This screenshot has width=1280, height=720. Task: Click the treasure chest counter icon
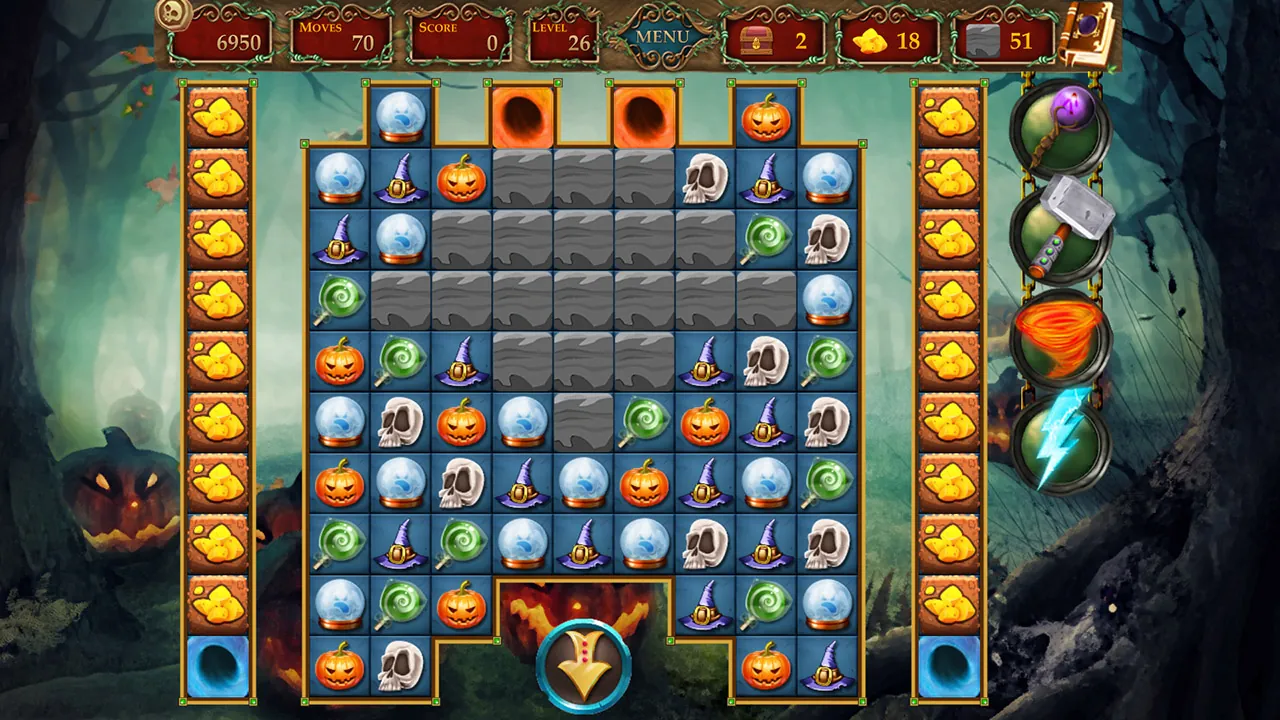[x=757, y=40]
